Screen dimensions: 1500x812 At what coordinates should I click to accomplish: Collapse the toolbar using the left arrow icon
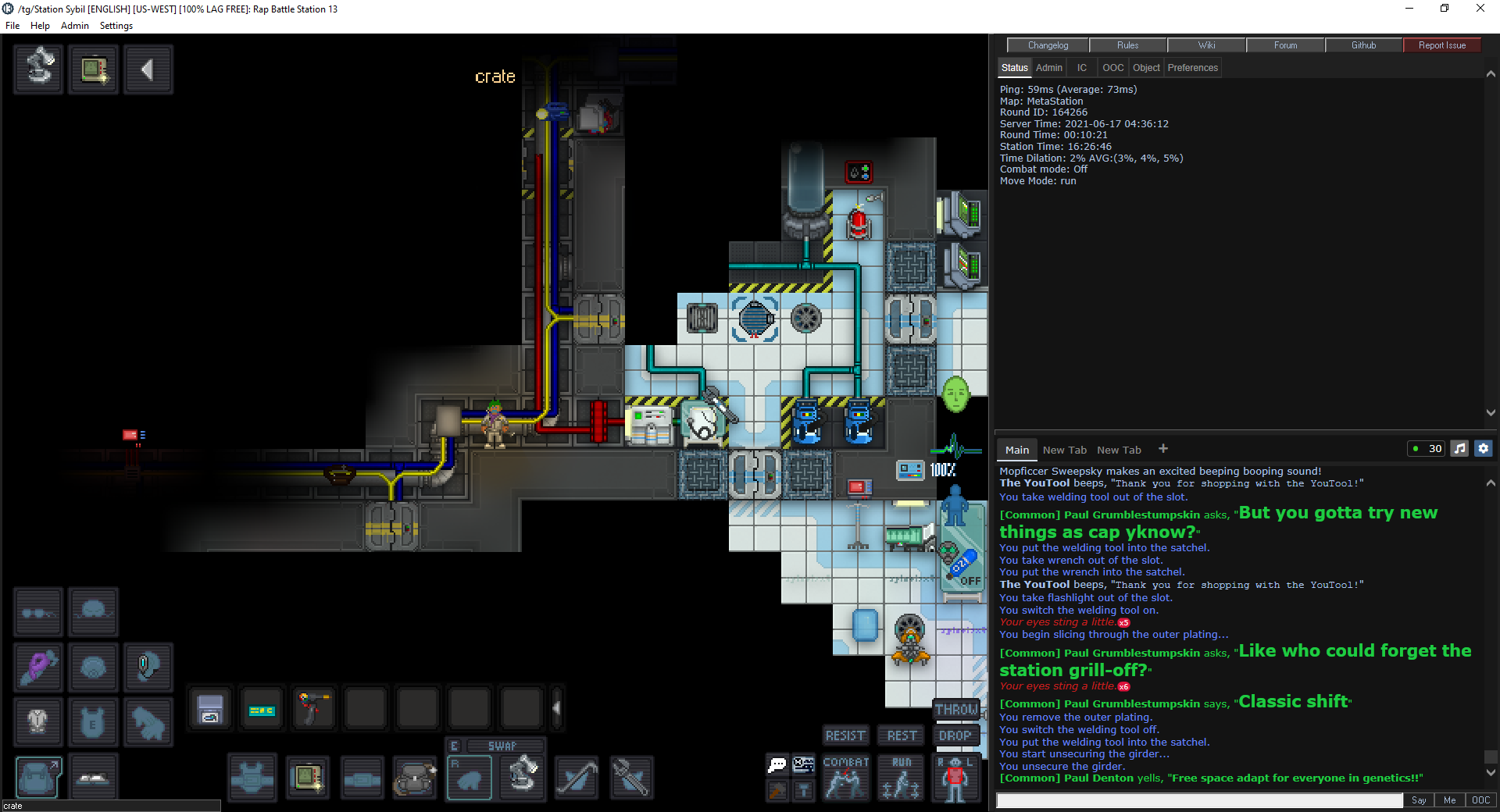(x=148, y=69)
